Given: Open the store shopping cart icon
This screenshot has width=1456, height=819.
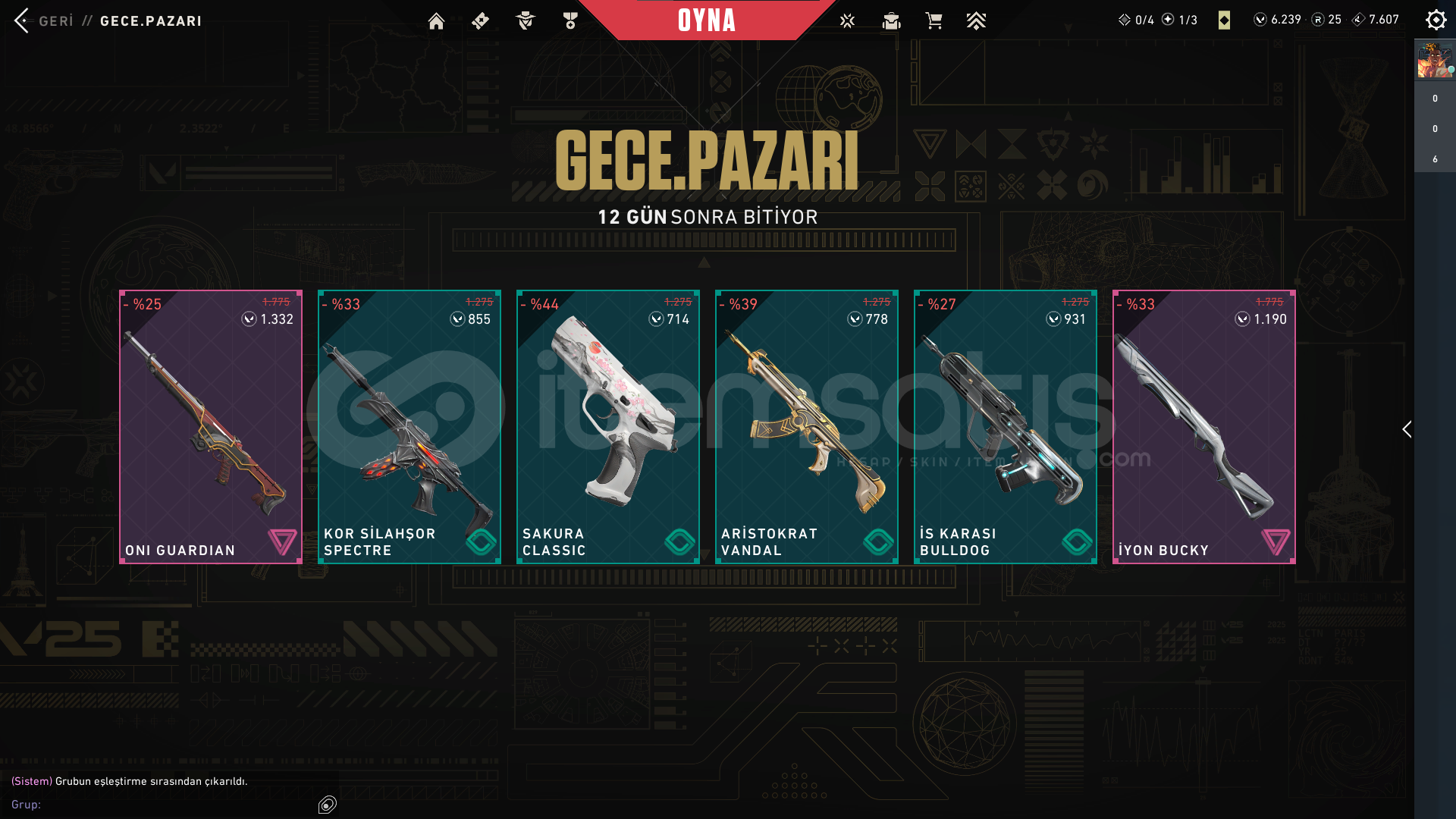Looking at the screenshot, I should (934, 20).
